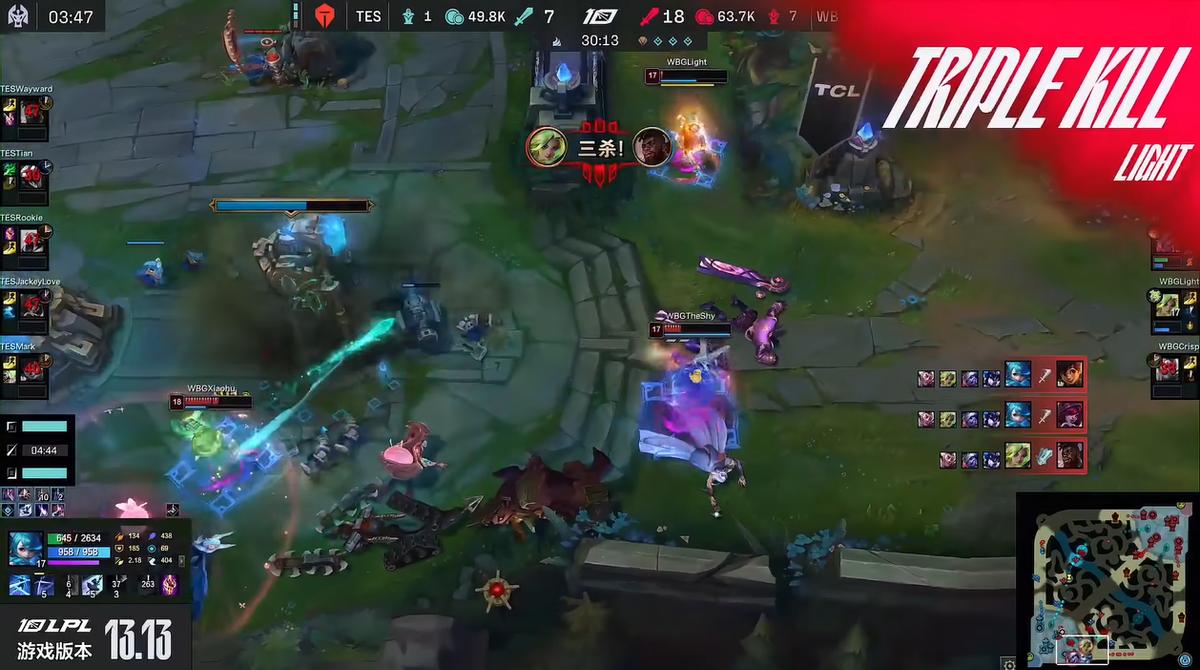Select TESRookie's player portrait
Image resolution: width=1200 pixels, height=670 pixels.
[x=31, y=241]
